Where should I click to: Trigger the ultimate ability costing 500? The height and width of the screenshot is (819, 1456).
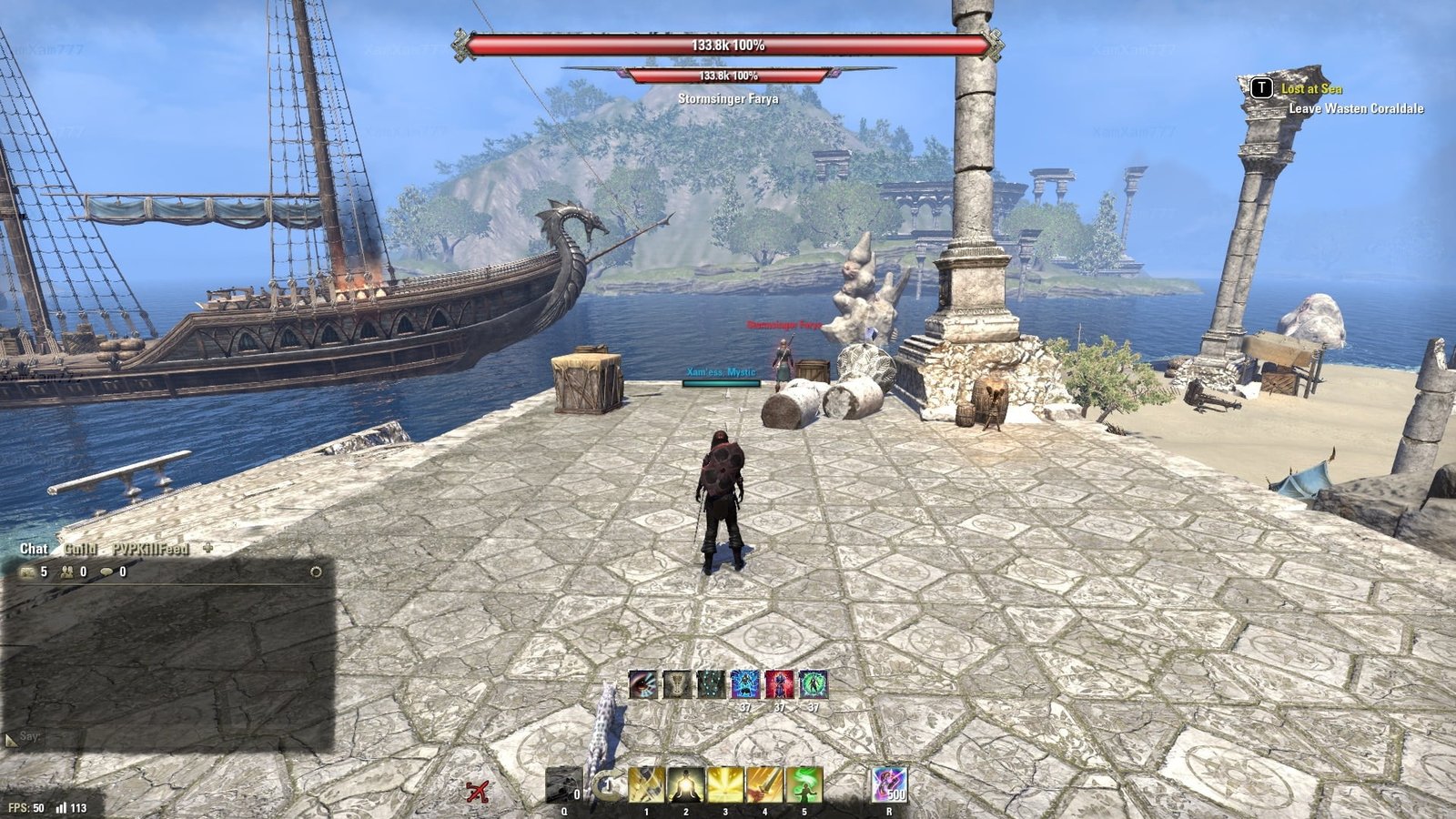(x=889, y=784)
